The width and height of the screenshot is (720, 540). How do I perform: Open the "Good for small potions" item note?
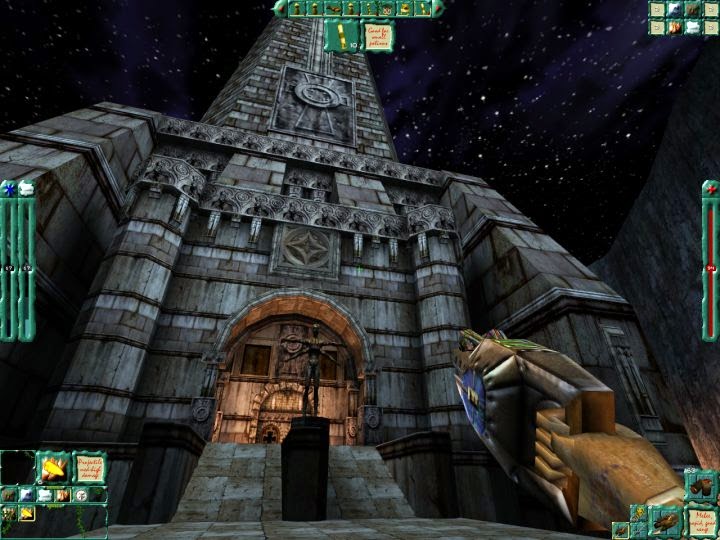point(376,36)
